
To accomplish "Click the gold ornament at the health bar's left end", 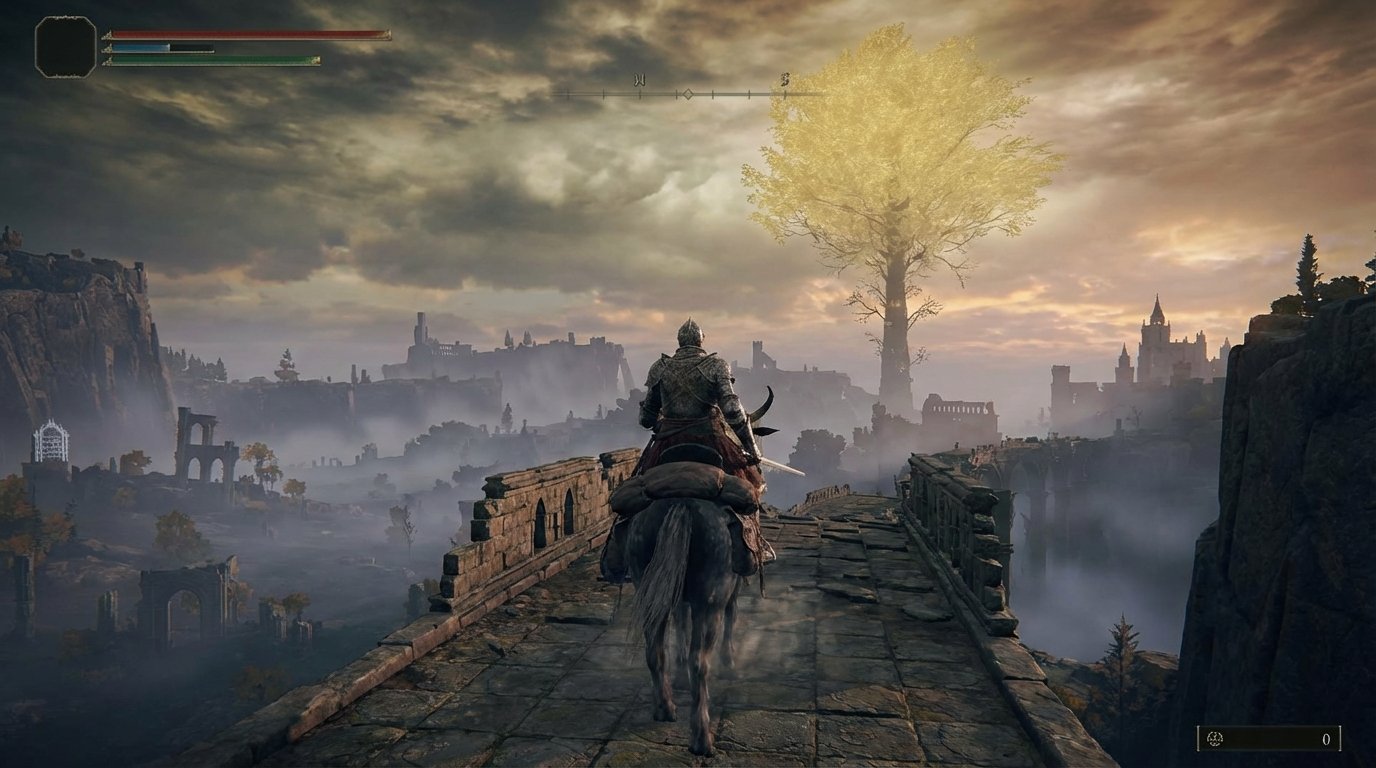I will click(x=108, y=33).
